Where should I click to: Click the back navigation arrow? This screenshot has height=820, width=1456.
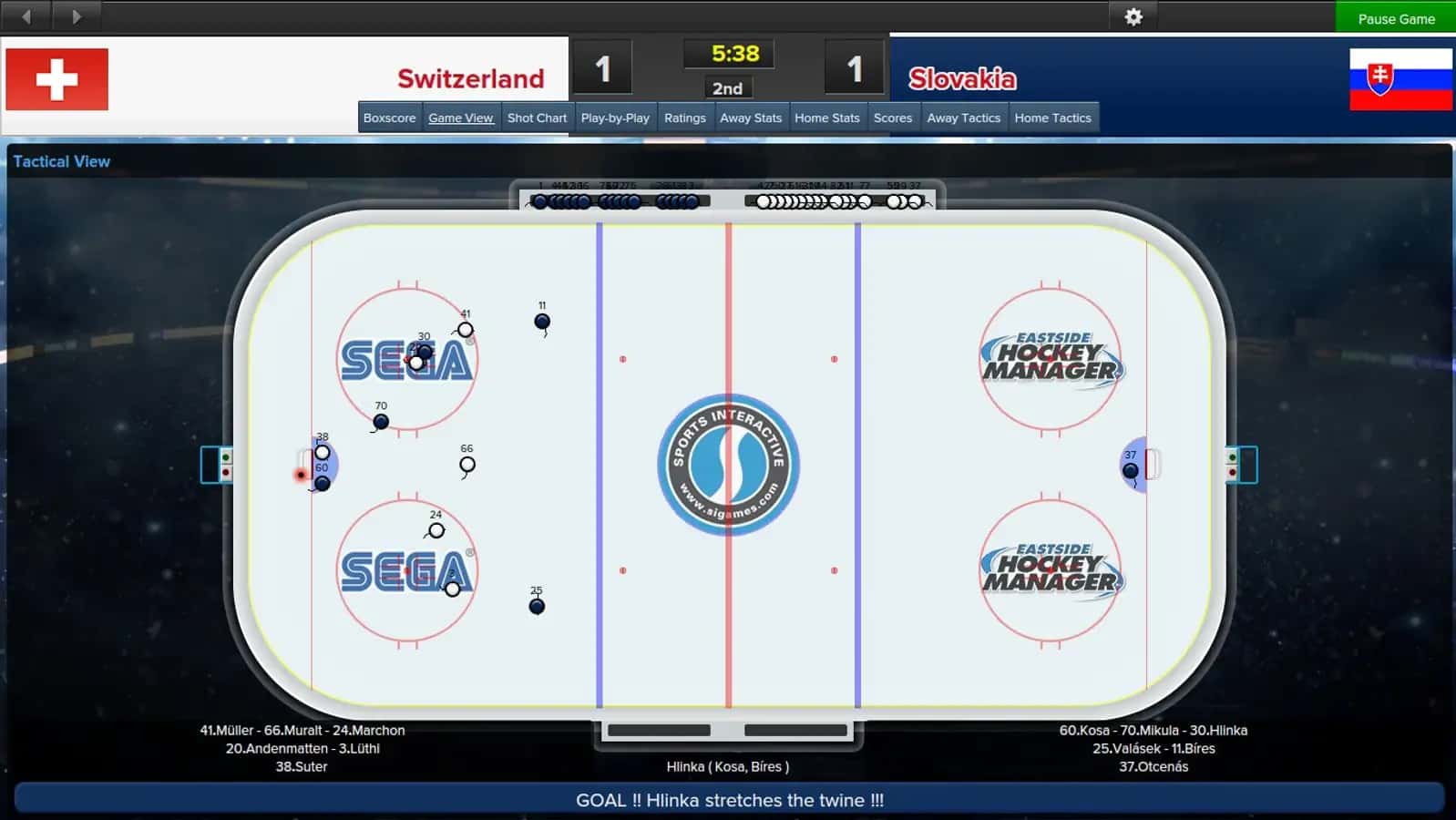[26, 15]
